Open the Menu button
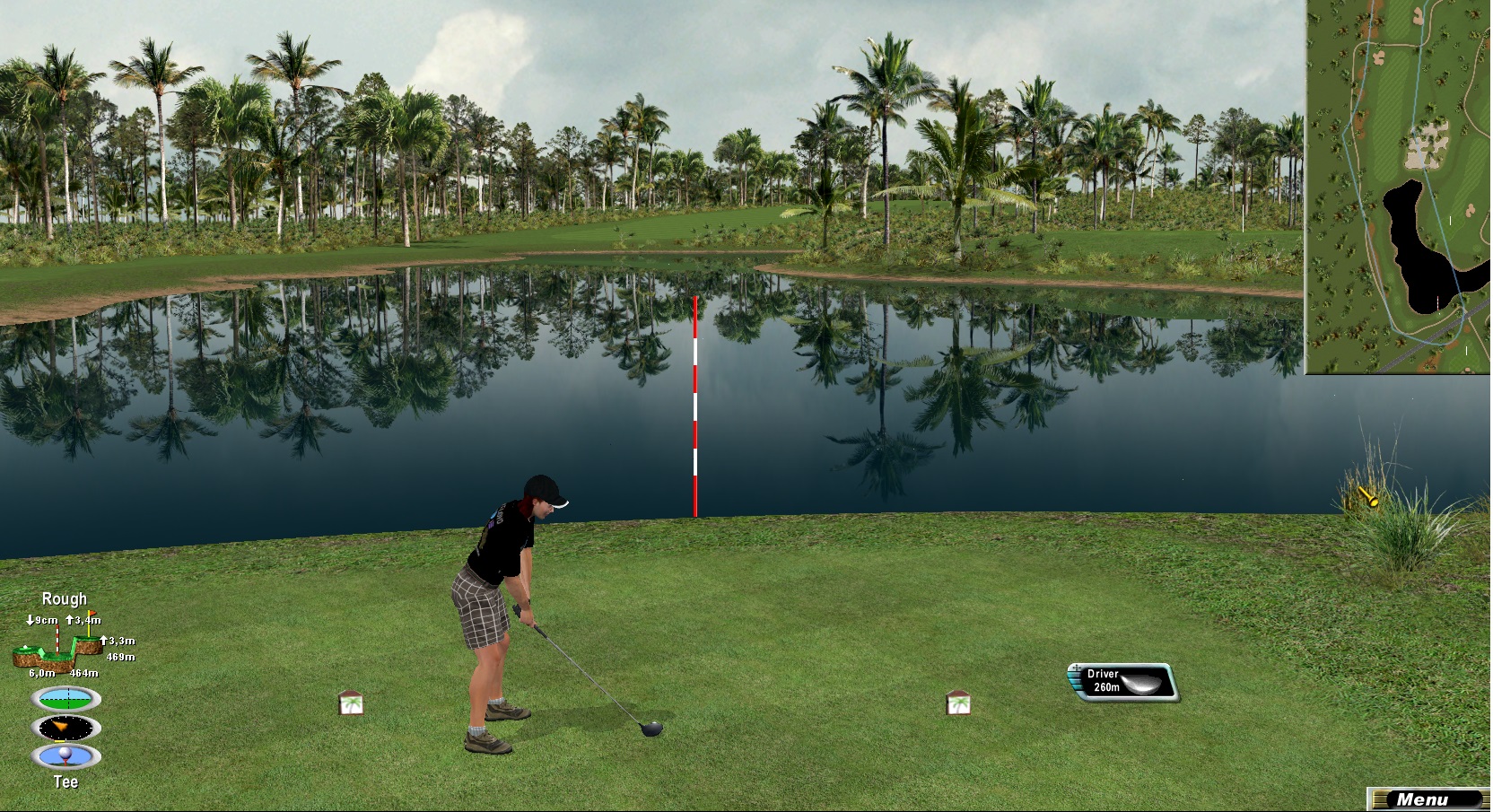The image size is (1493, 812). click(1426, 799)
